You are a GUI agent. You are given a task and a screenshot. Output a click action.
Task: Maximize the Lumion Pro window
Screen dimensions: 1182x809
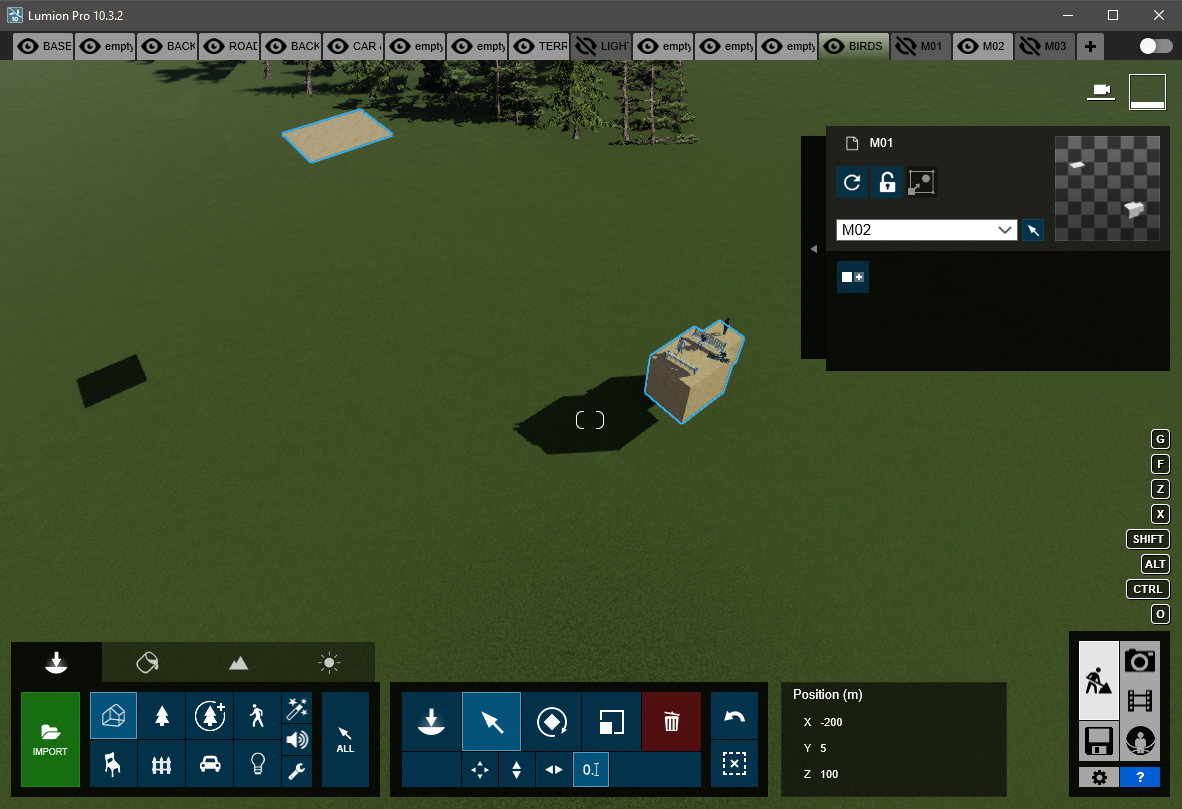click(x=1113, y=15)
